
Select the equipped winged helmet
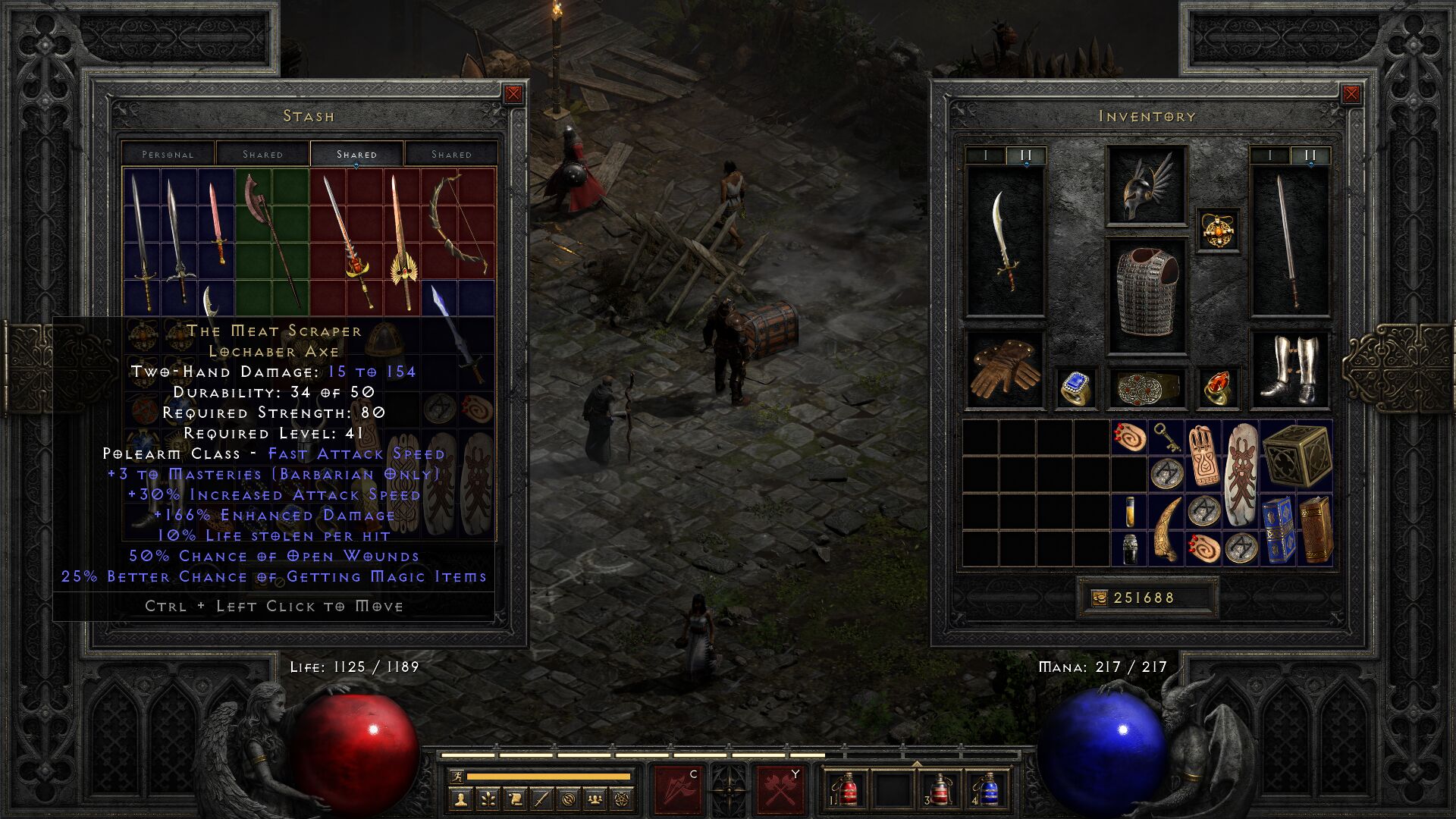click(x=1146, y=186)
